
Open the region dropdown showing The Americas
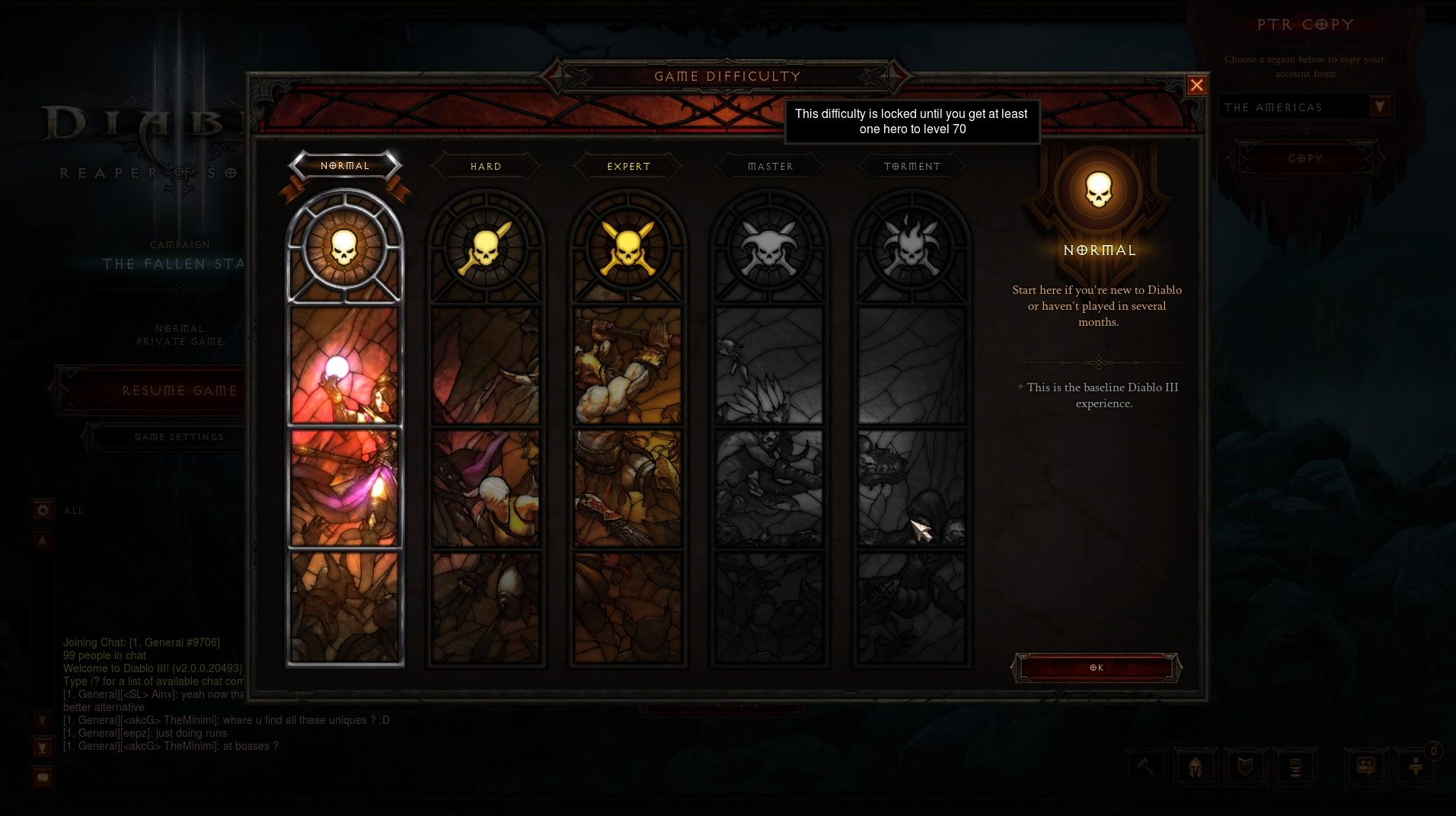[1379, 107]
